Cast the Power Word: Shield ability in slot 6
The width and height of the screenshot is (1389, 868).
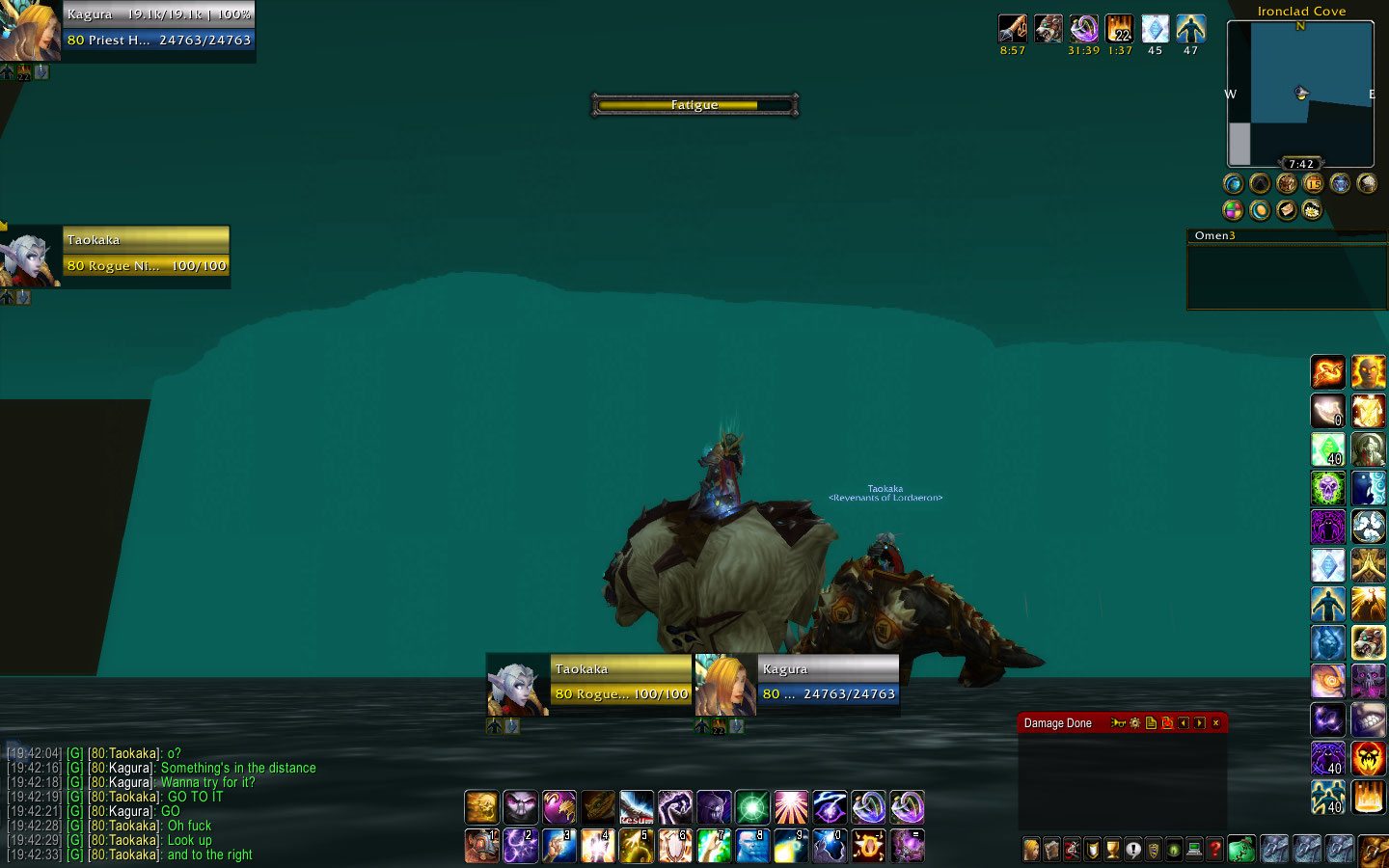coord(675,846)
